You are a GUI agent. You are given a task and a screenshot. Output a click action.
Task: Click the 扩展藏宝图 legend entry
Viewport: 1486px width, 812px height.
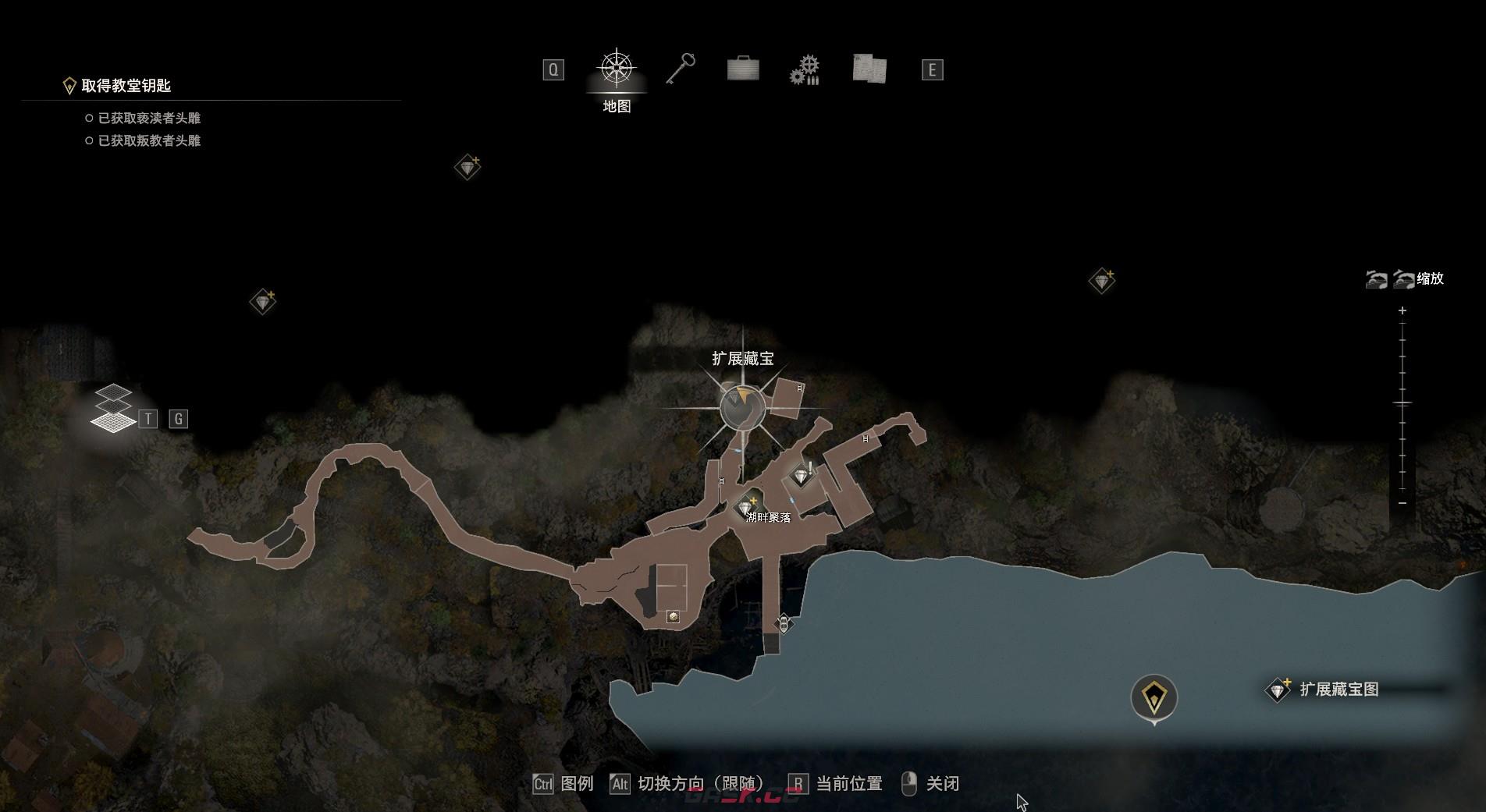(x=1328, y=690)
